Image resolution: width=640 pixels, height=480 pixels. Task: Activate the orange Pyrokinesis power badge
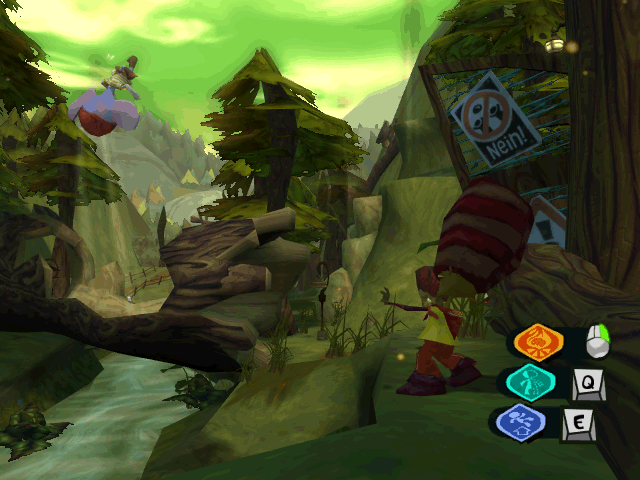[538, 343]
